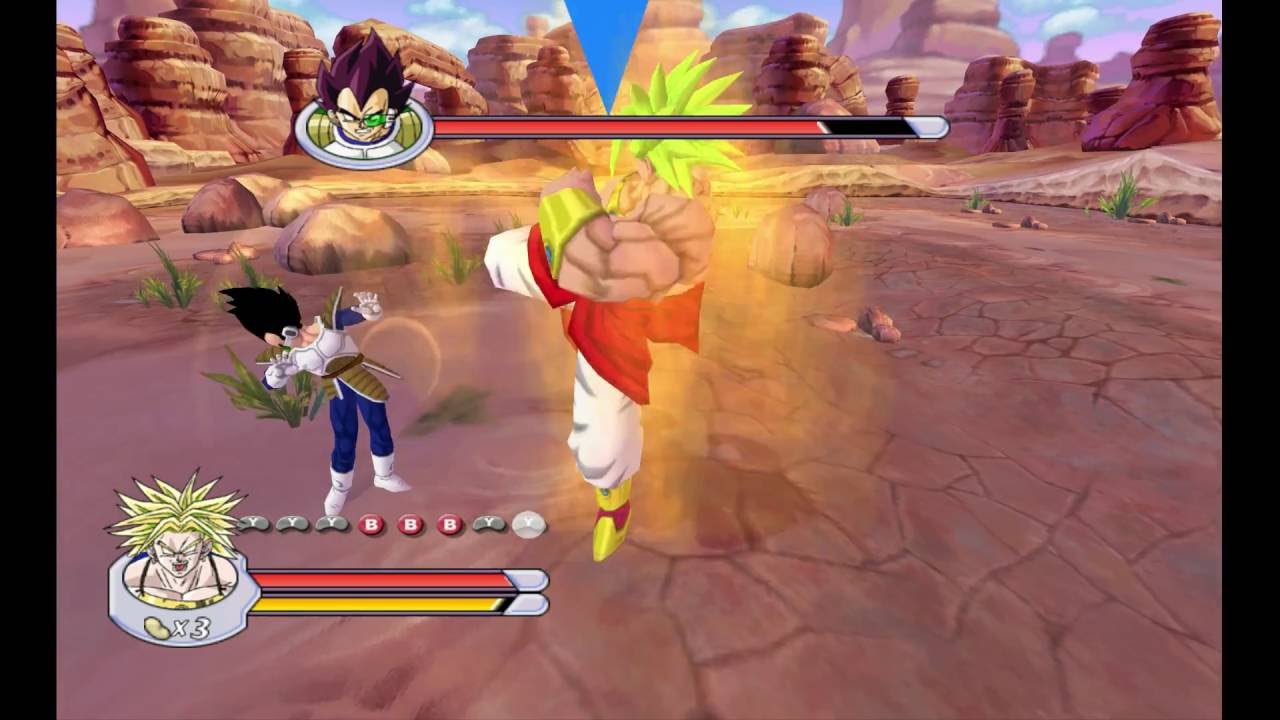Select the first Y button in combo sequence

click(x=253, y=523)
